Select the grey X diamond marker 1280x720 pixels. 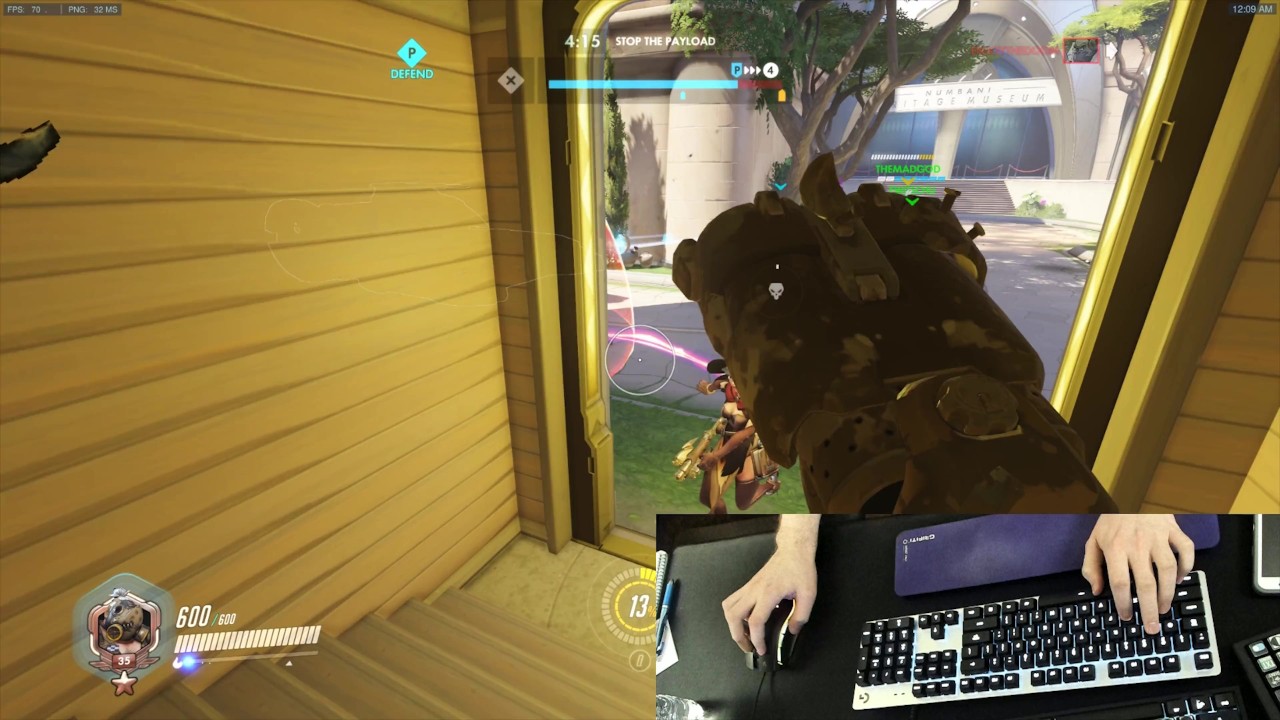tap(511, 81)
